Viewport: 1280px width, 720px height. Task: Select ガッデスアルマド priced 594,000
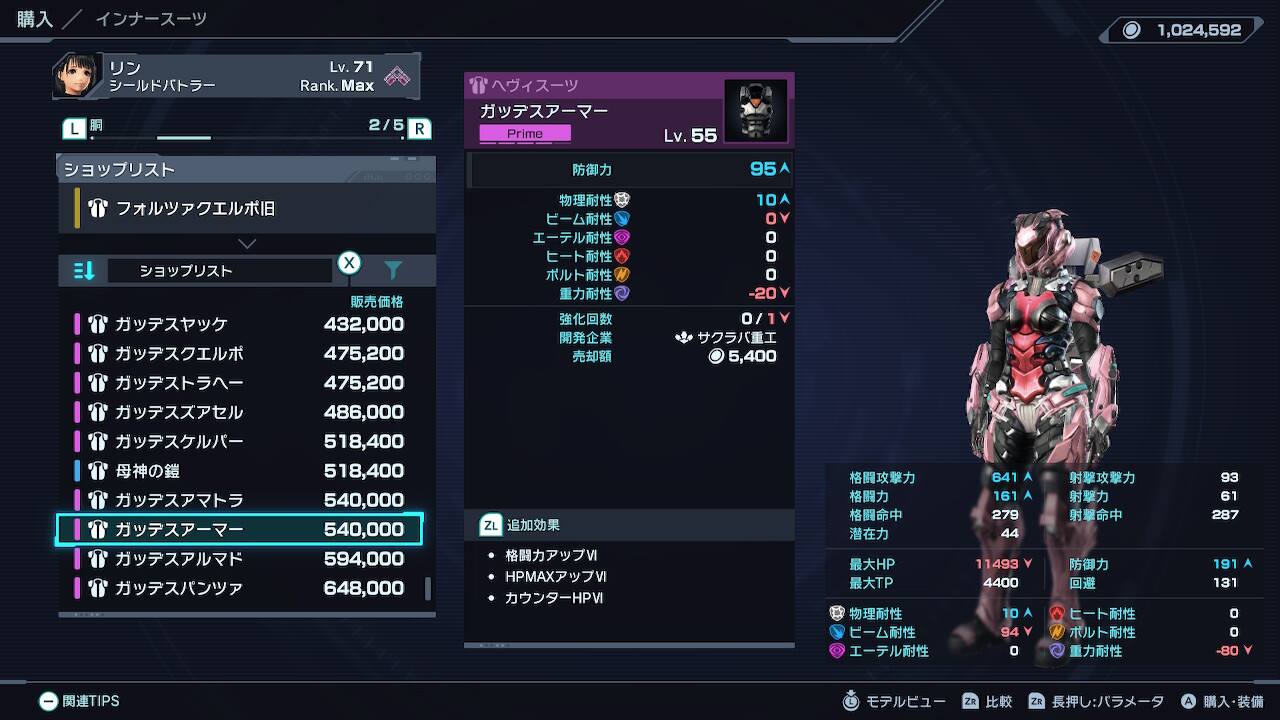pos(240,558)
